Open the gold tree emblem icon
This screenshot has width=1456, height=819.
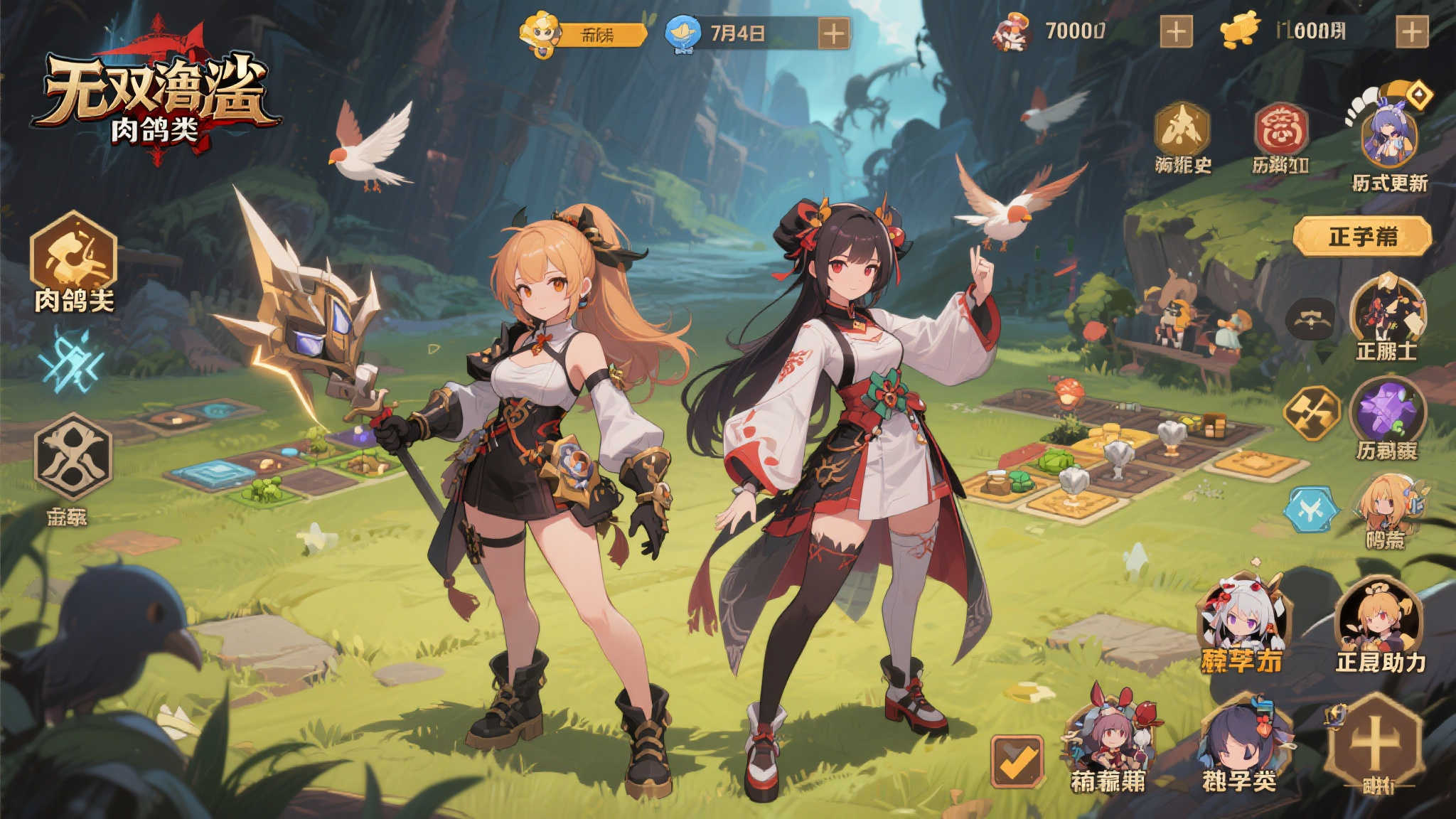click(x=1181, y=129)
